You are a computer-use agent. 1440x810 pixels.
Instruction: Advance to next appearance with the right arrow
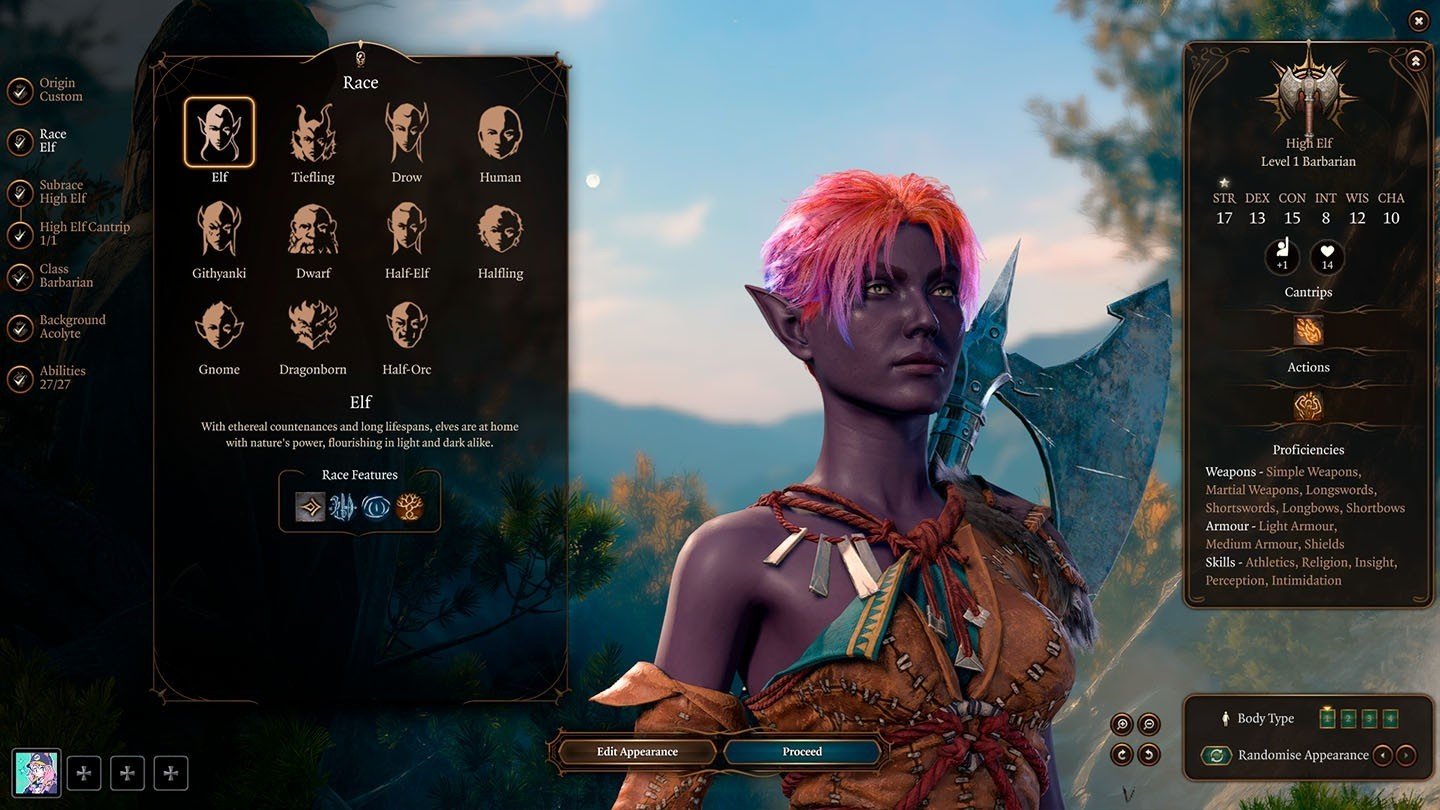click(1405, 755)
